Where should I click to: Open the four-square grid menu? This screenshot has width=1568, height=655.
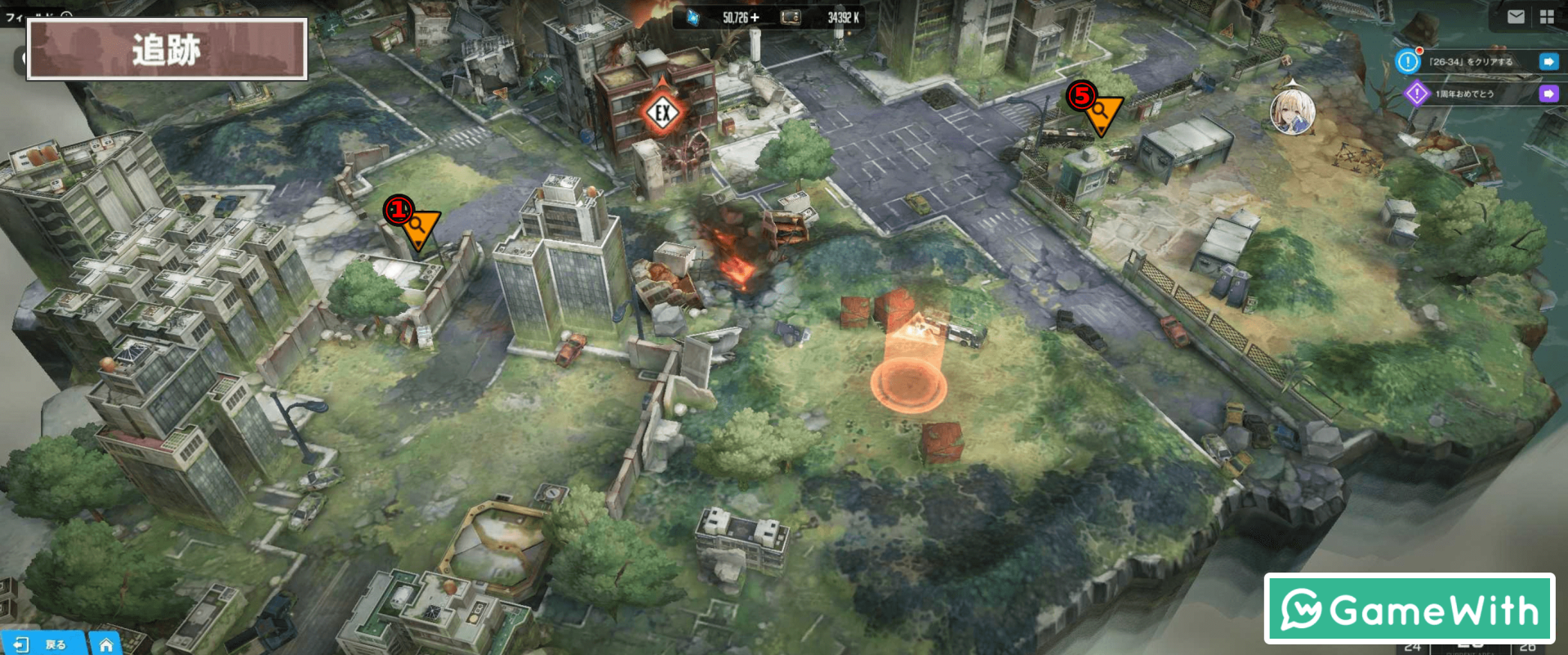pyautogui.click(x=1547, y=17)
